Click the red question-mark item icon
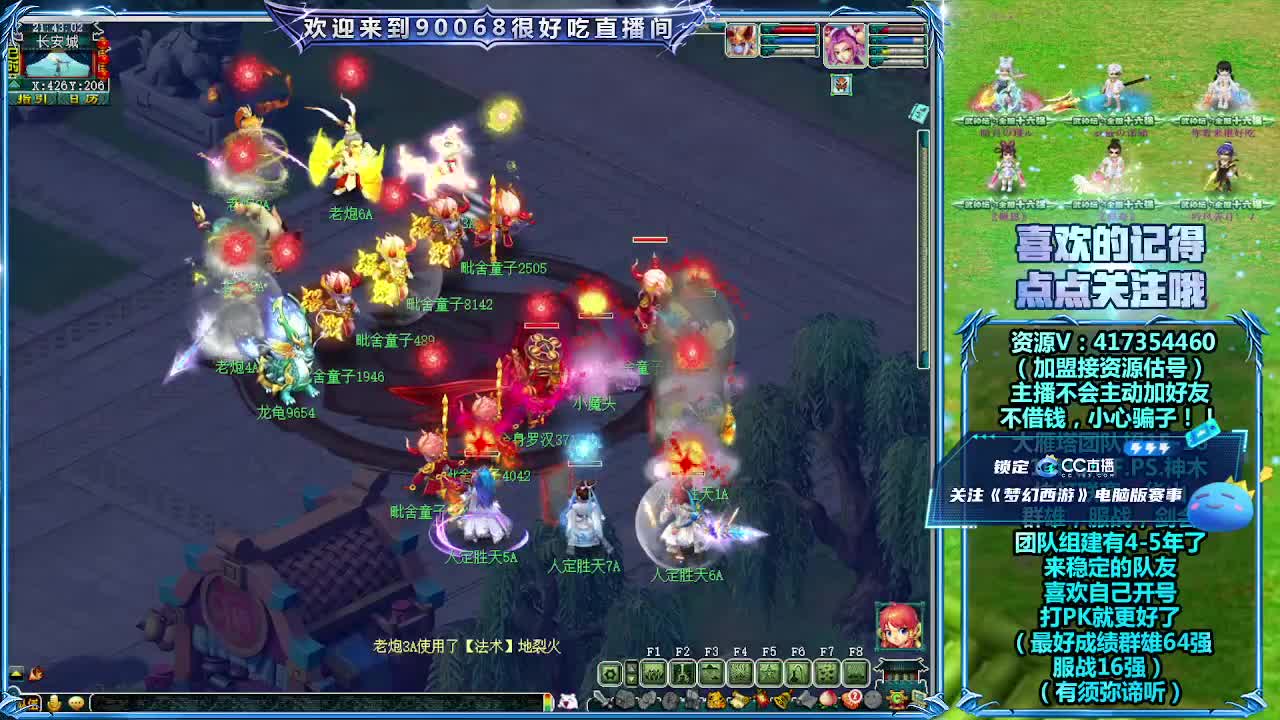This screenshot has width=1280, height=720. pyautogui.click(x=854, y=698)
